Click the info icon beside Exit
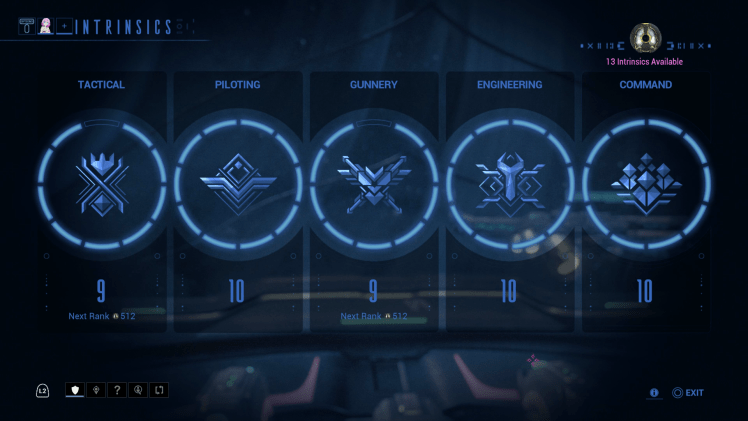This screenshot has width=748, height=421. [x=654, y=393]
